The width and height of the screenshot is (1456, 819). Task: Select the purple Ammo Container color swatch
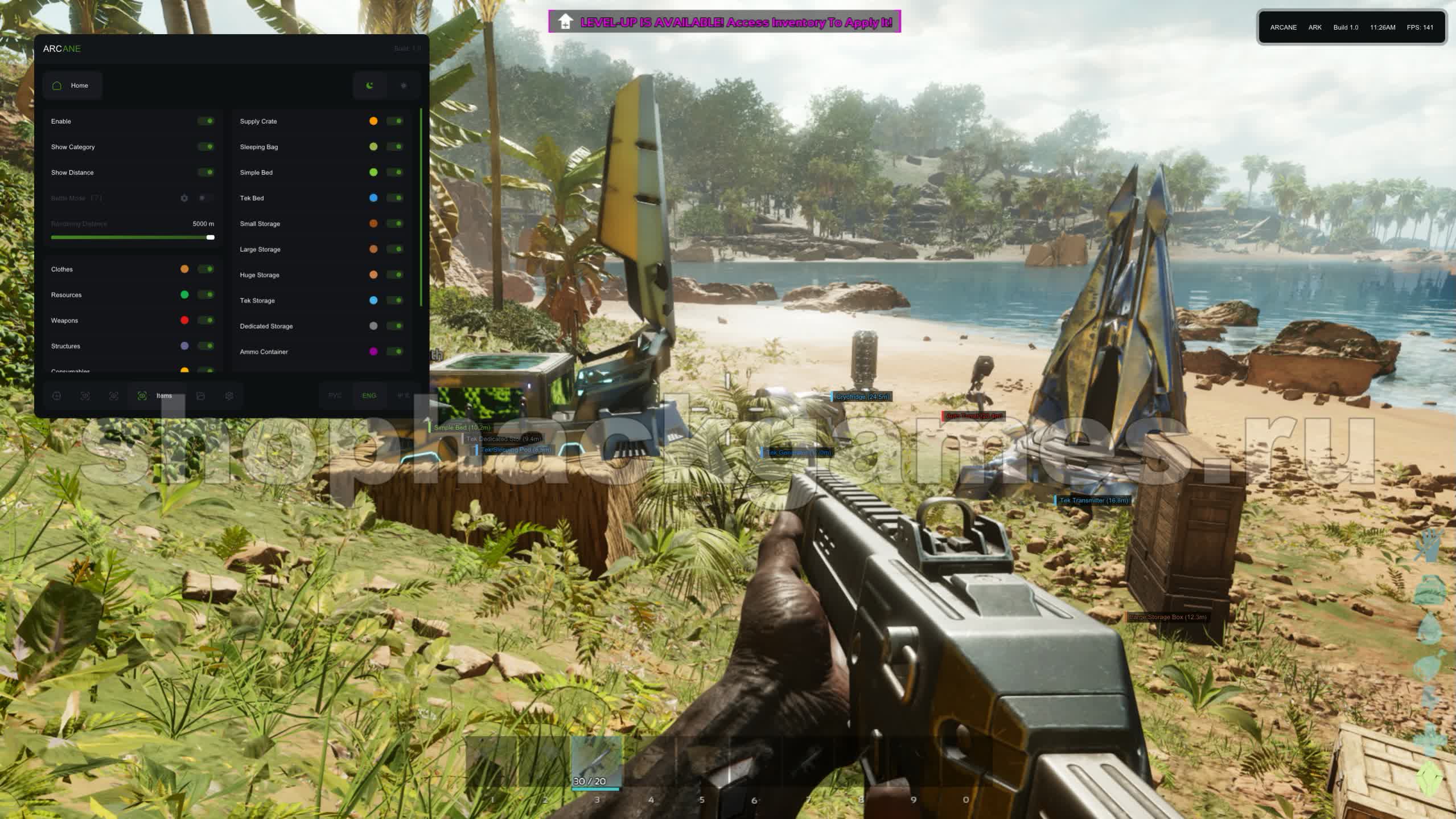(x=373, y=352)
